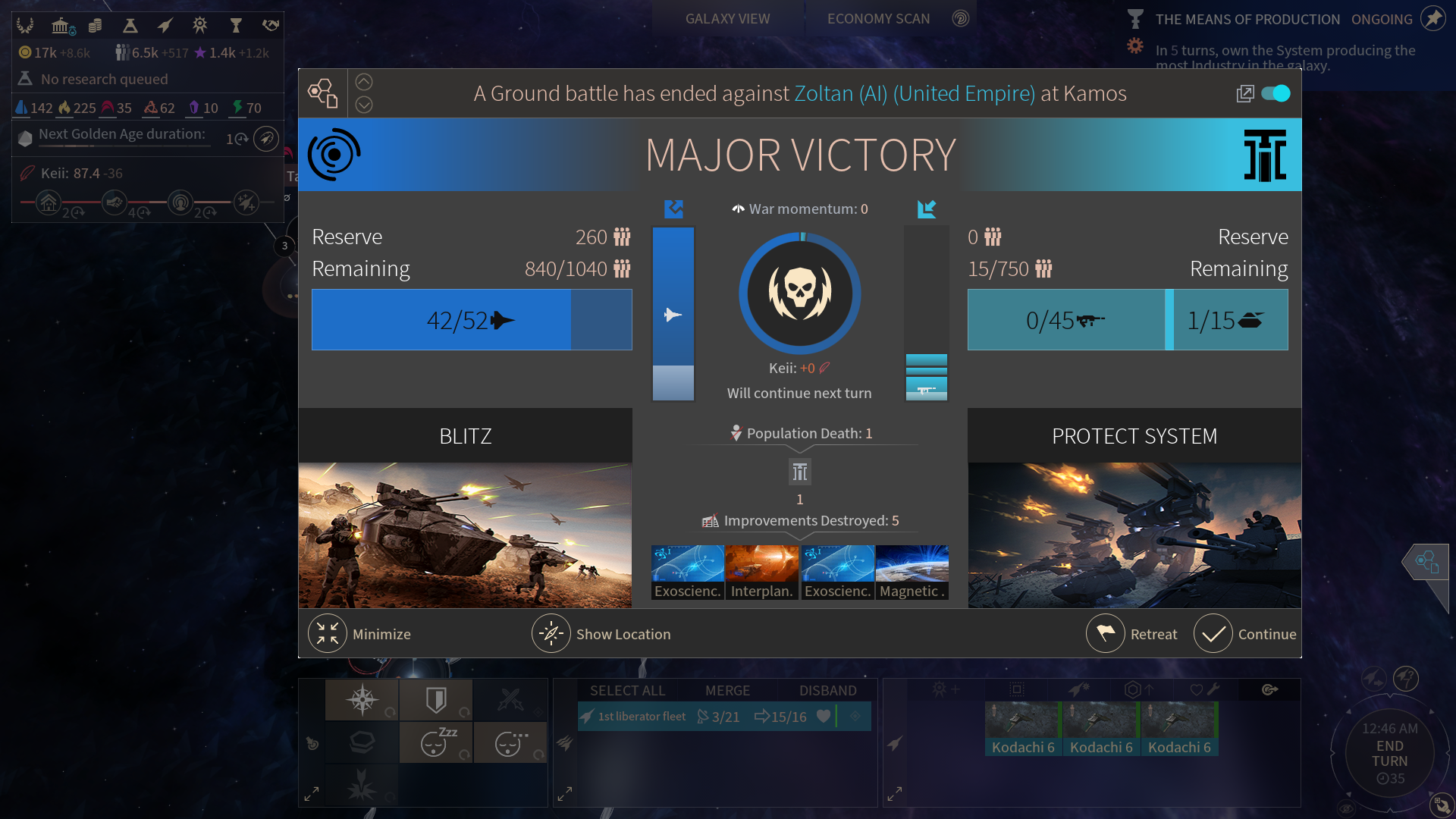The width and height of the screenshot is (1456, 819).
Task: End the turn
Action: tap(1389, 754)
